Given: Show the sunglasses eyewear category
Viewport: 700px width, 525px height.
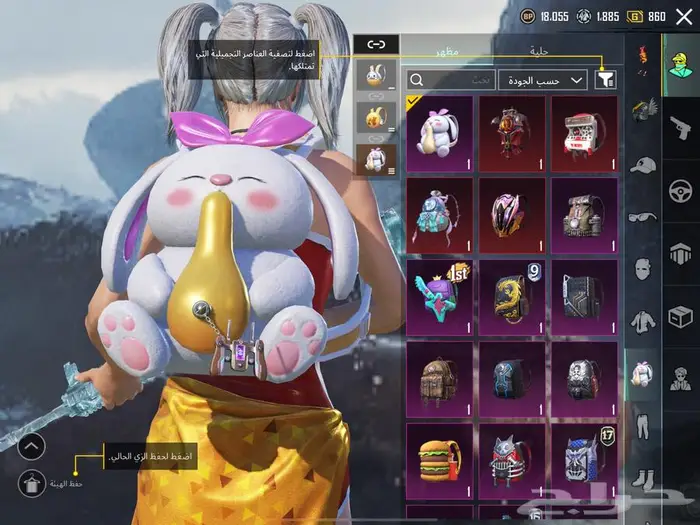Looking at the screenshot, I should click(641, 216).
